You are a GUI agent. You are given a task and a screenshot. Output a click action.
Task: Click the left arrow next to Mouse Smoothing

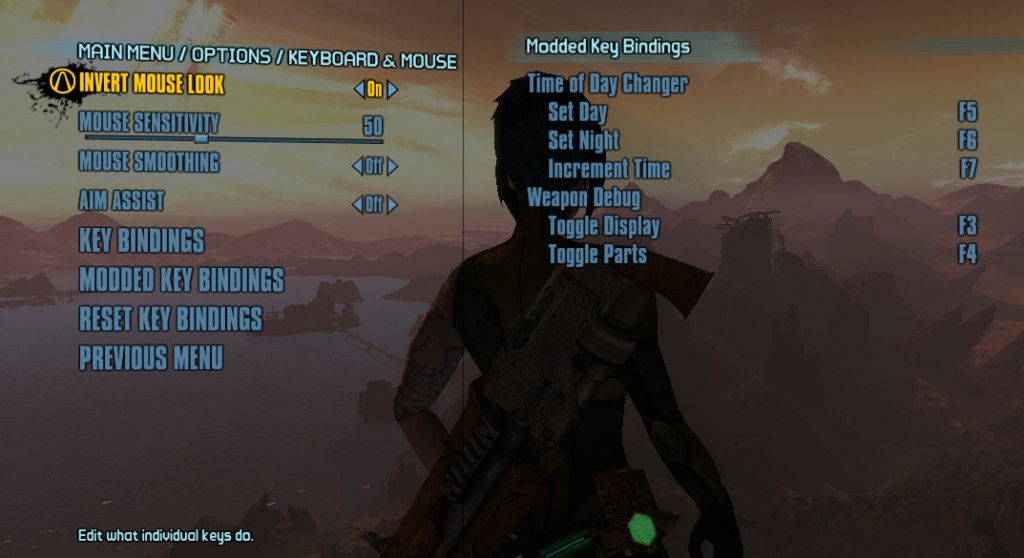pyautogui.click(x=358, y=167)
